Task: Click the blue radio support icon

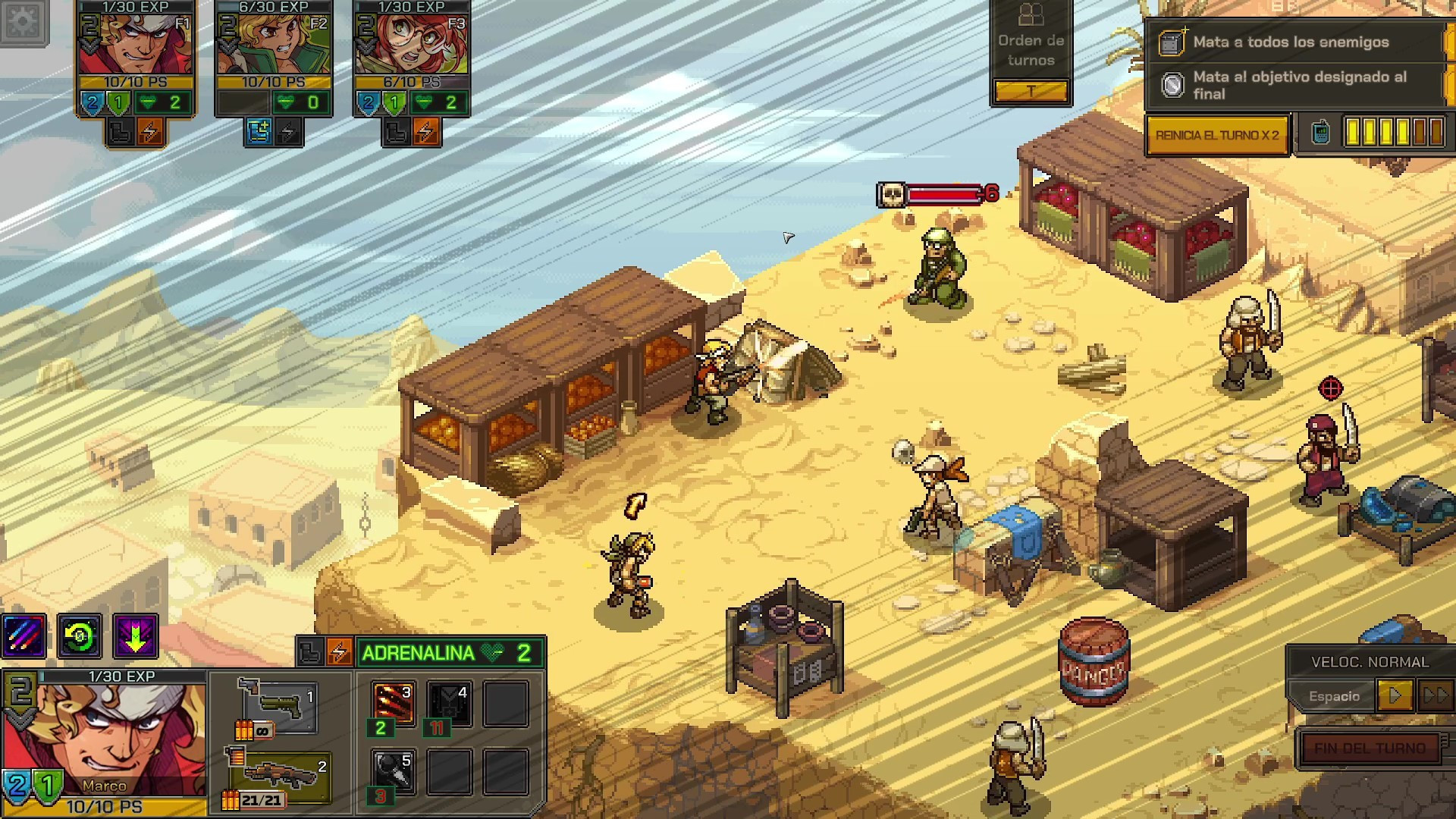Action: (x=1320, y=133)
